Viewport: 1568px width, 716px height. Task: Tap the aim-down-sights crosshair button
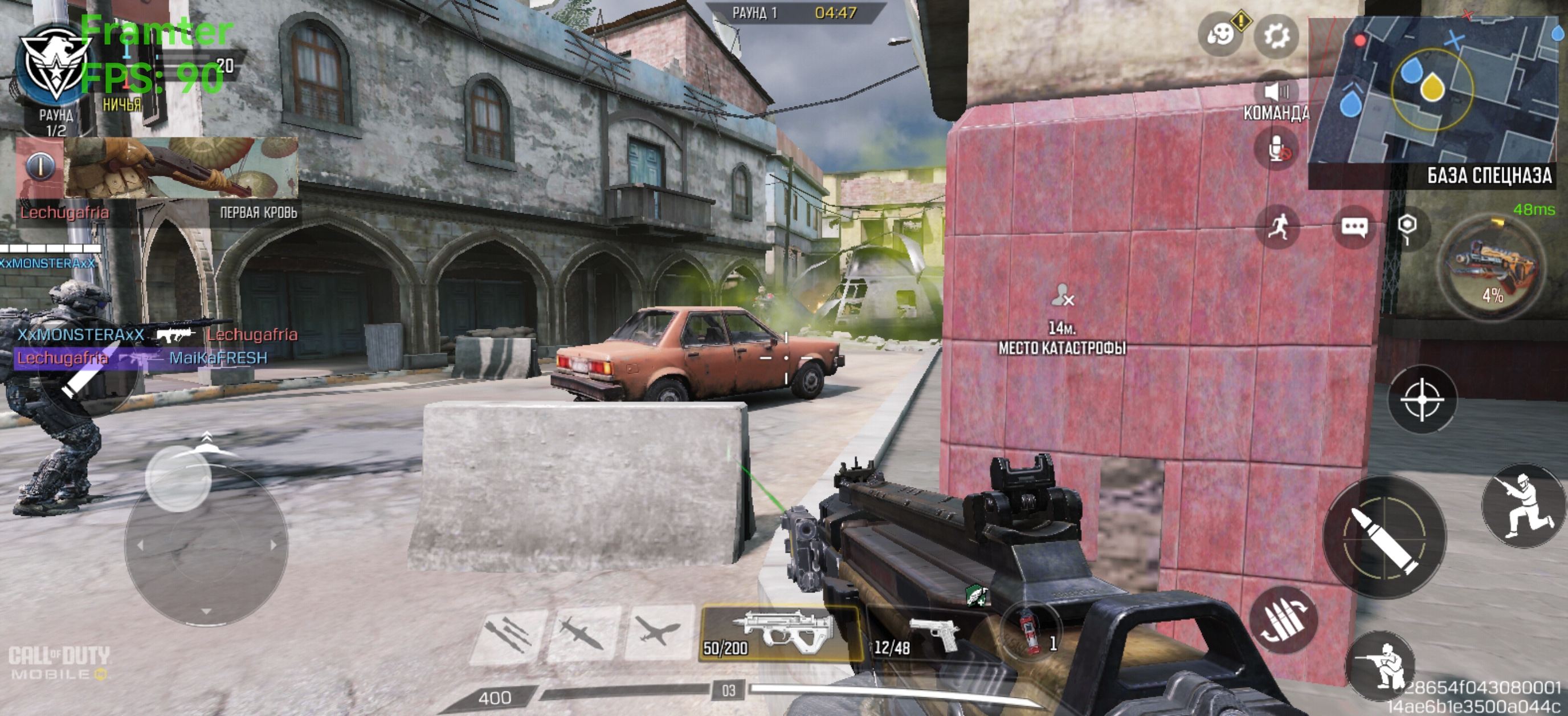pos(1422,400)
